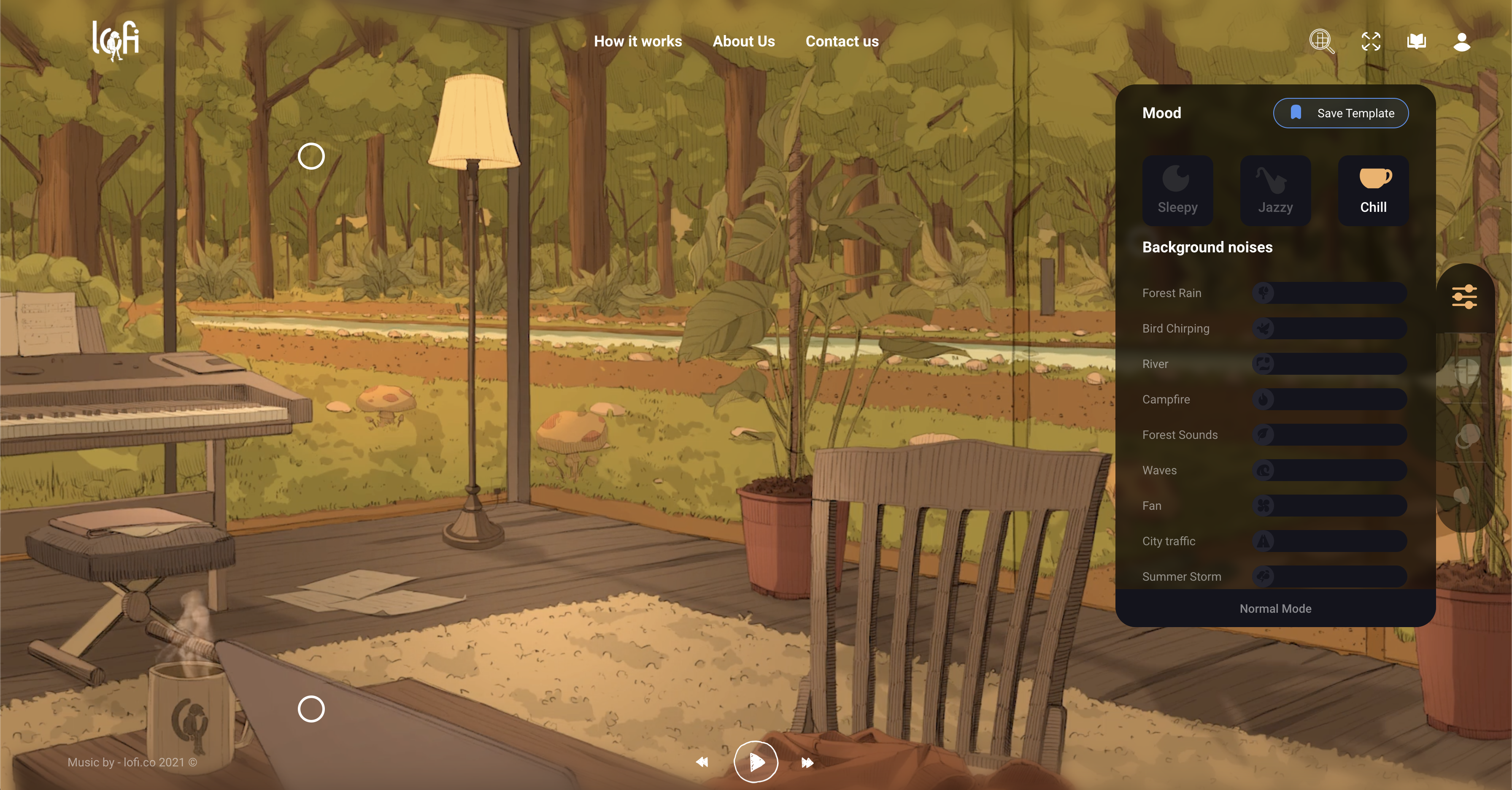Screen dimensions: 1512x790
Task: Switch to Normal Mode
Action: pos(1275,609)
